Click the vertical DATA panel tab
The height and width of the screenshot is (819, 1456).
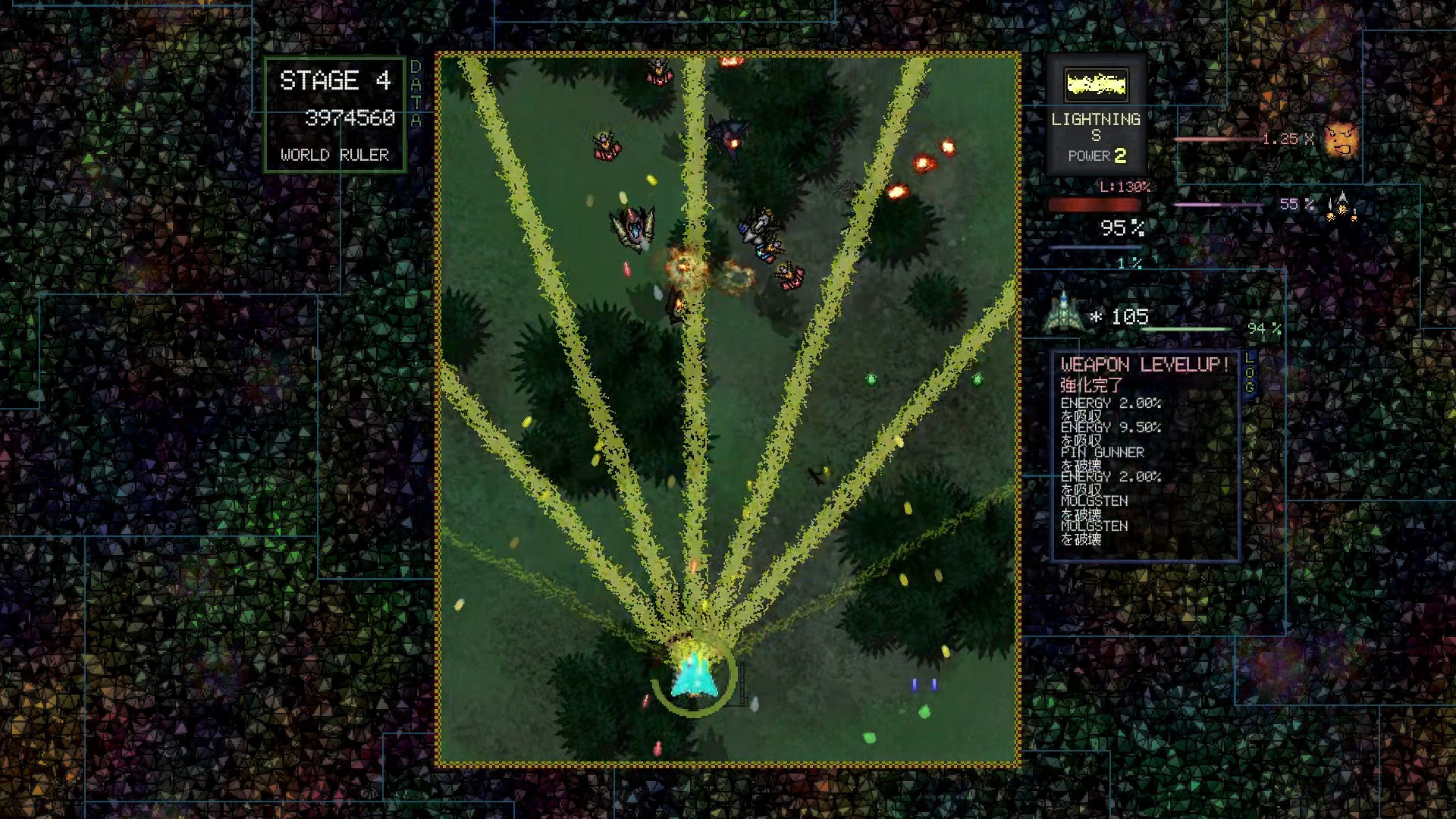point(416,93)
